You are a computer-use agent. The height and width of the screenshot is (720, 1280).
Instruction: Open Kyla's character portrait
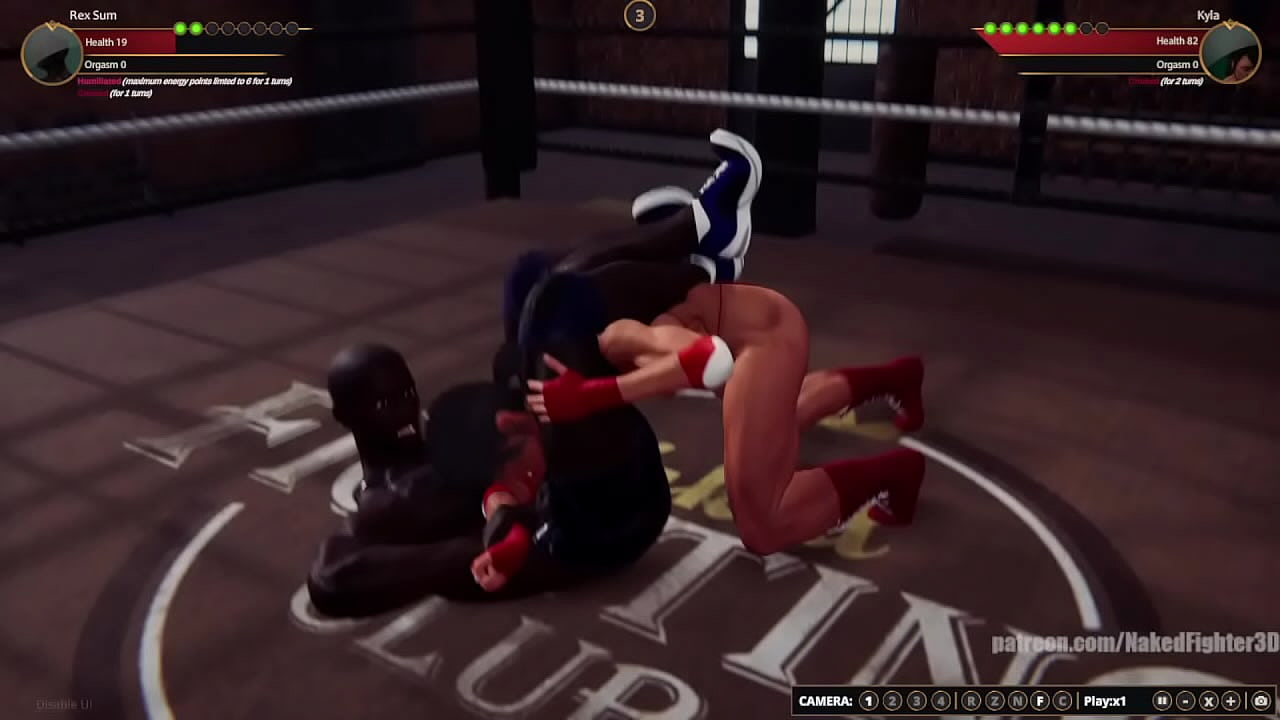pos(1231,53)
